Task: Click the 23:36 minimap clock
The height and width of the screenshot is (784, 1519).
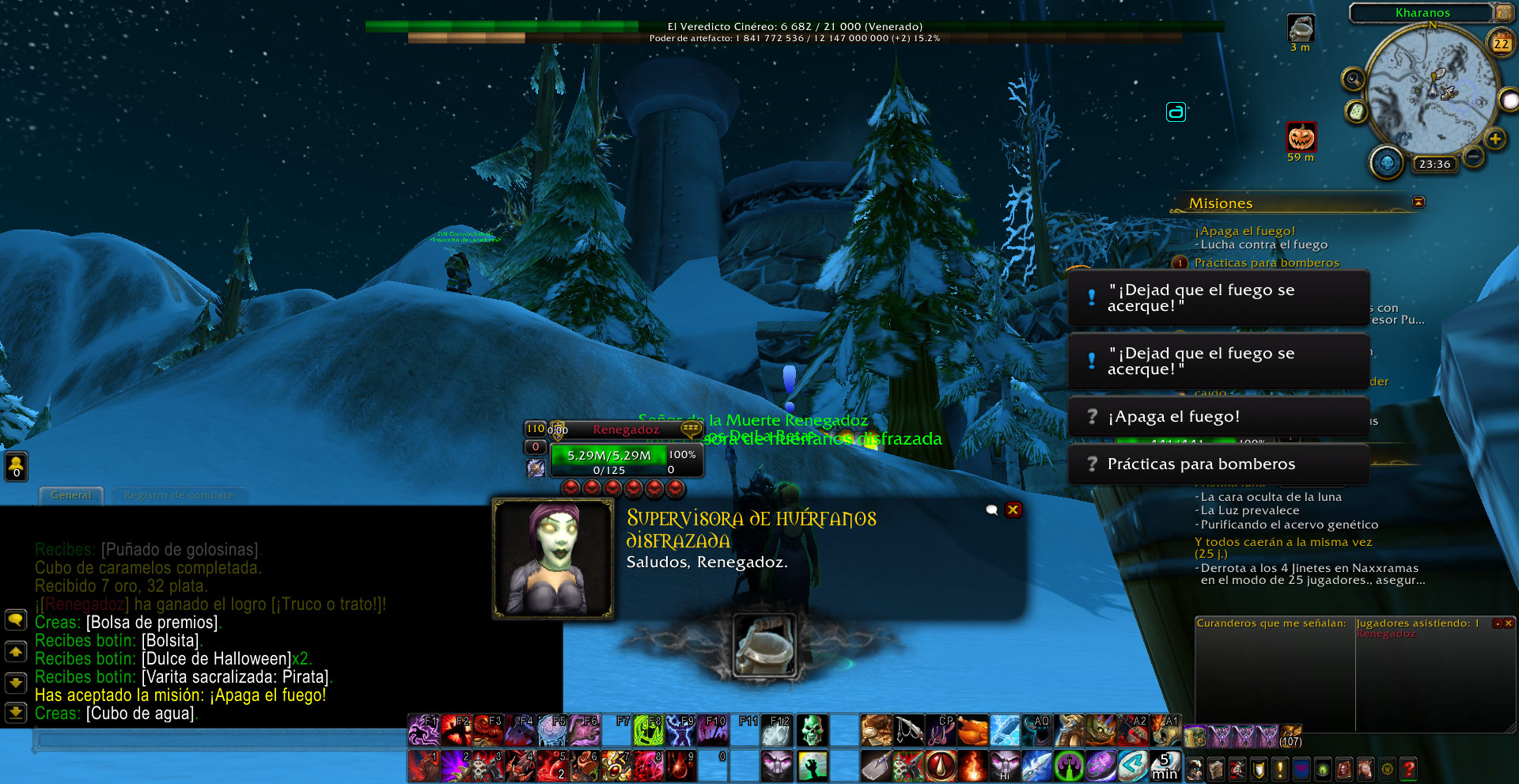Action: click(x=1434, y=165)
